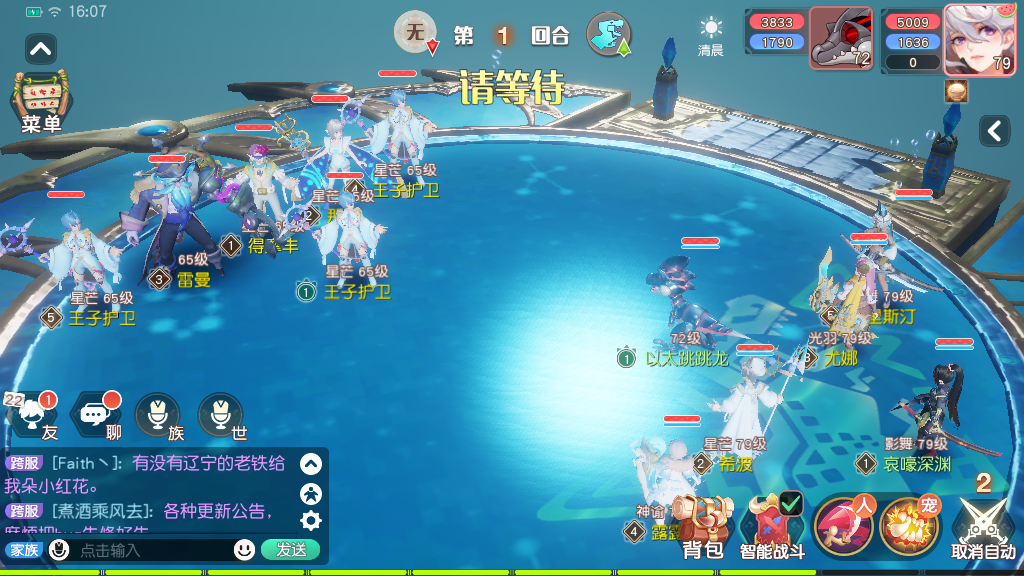1024x576 pixels.
Task: Open the emoji picker in chat
Action: coord(244,549)
